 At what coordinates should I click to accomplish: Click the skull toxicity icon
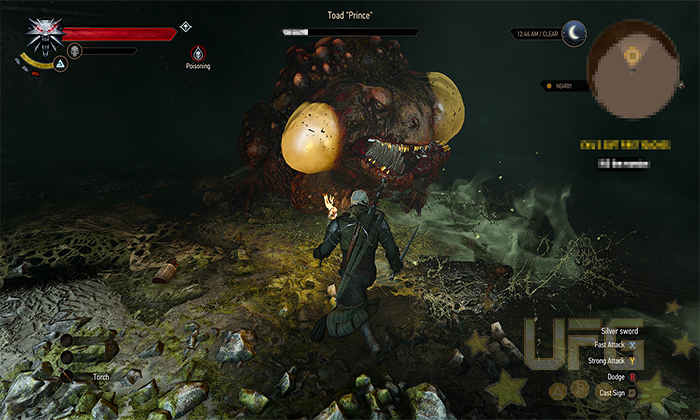coord(74,50)
